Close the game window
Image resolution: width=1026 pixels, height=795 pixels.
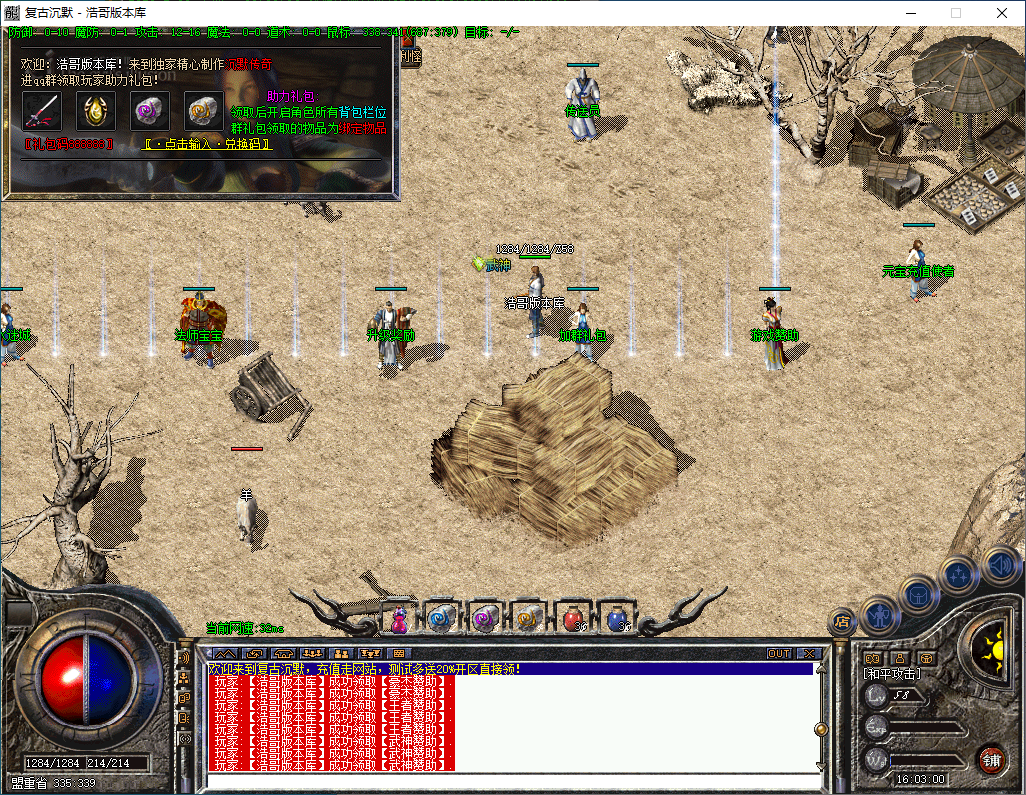point(1001,13)
